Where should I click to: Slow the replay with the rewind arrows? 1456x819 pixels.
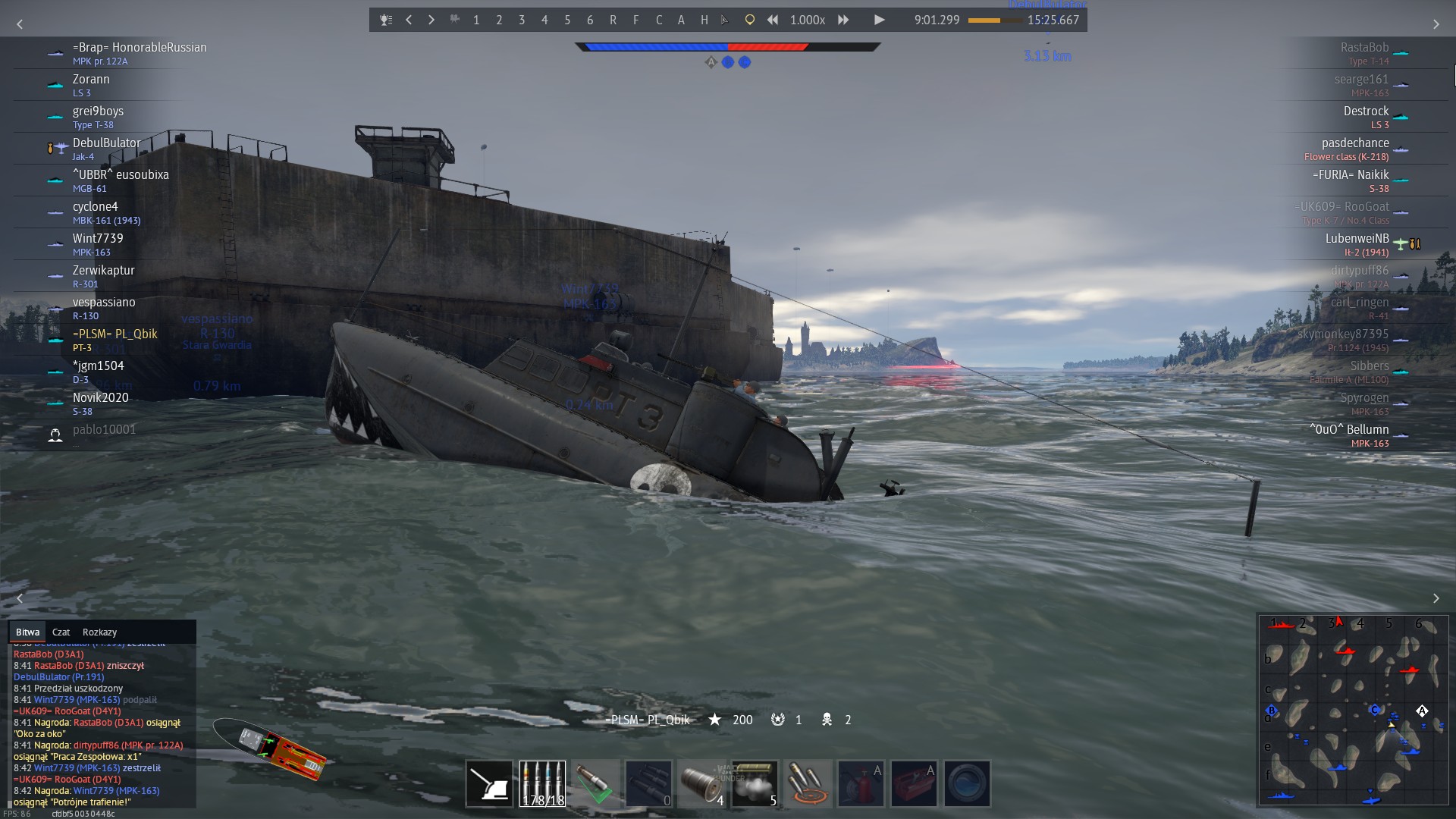[772, 20]
